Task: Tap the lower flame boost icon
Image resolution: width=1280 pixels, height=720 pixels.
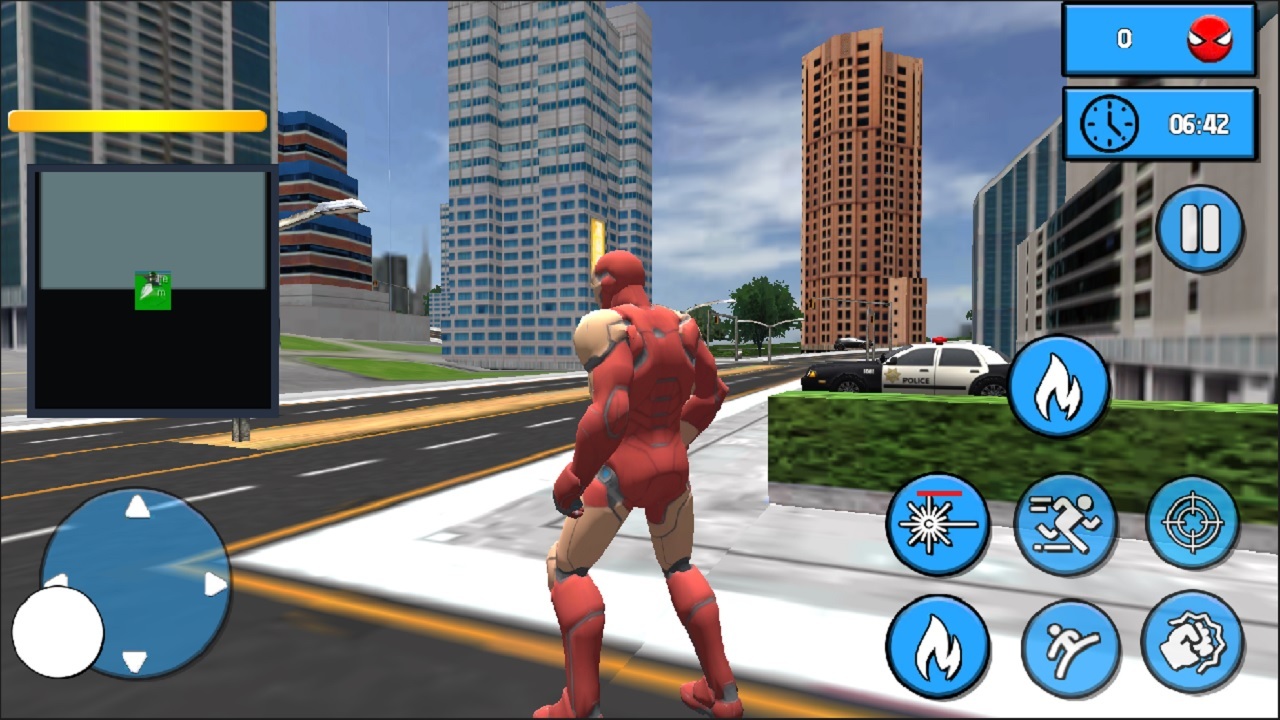Action: [x=938, y=647]
